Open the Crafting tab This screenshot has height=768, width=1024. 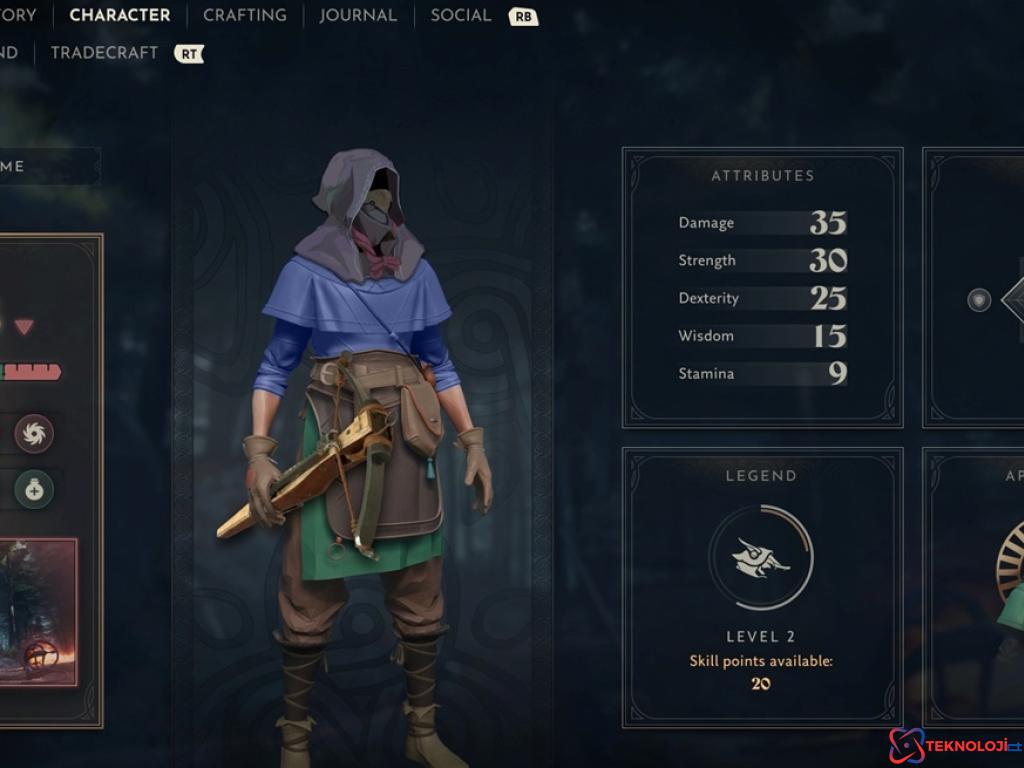(244, 16)
